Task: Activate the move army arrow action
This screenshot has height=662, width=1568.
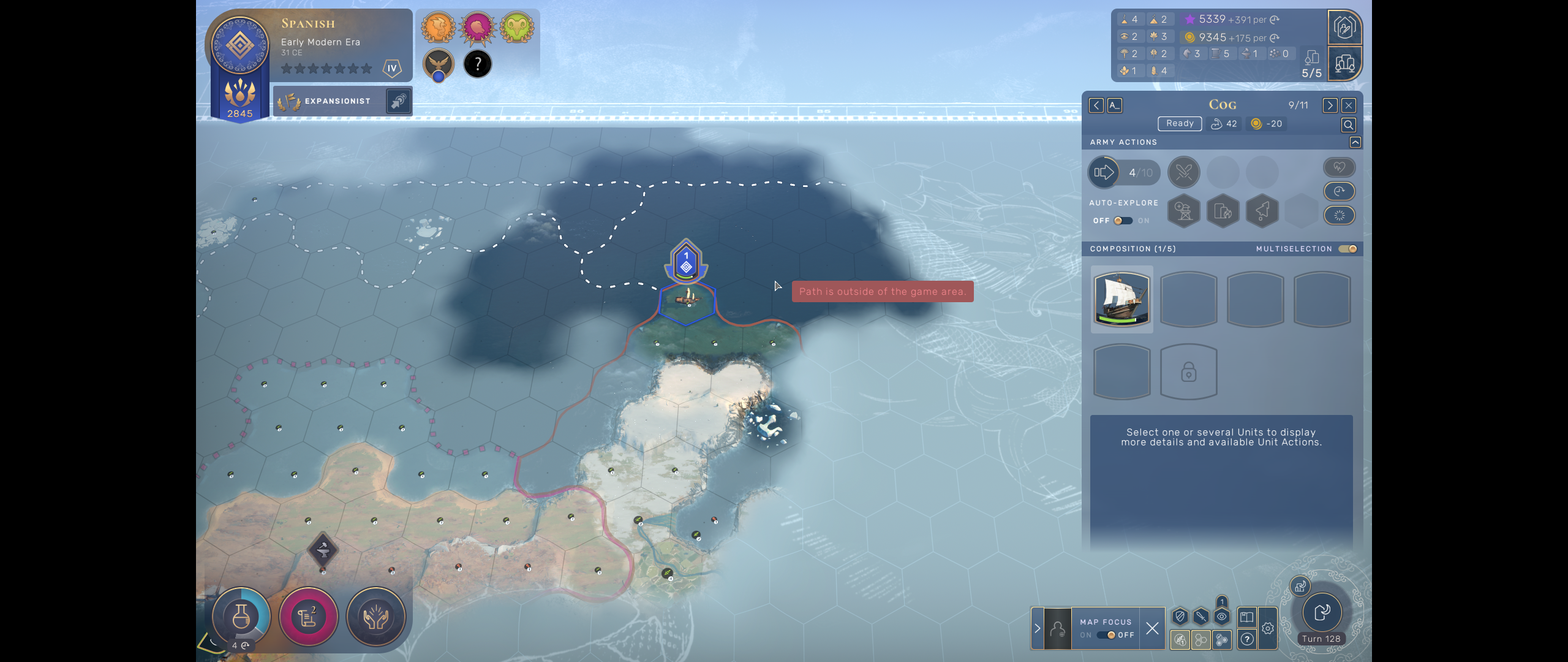Action: click(1104, 173)
